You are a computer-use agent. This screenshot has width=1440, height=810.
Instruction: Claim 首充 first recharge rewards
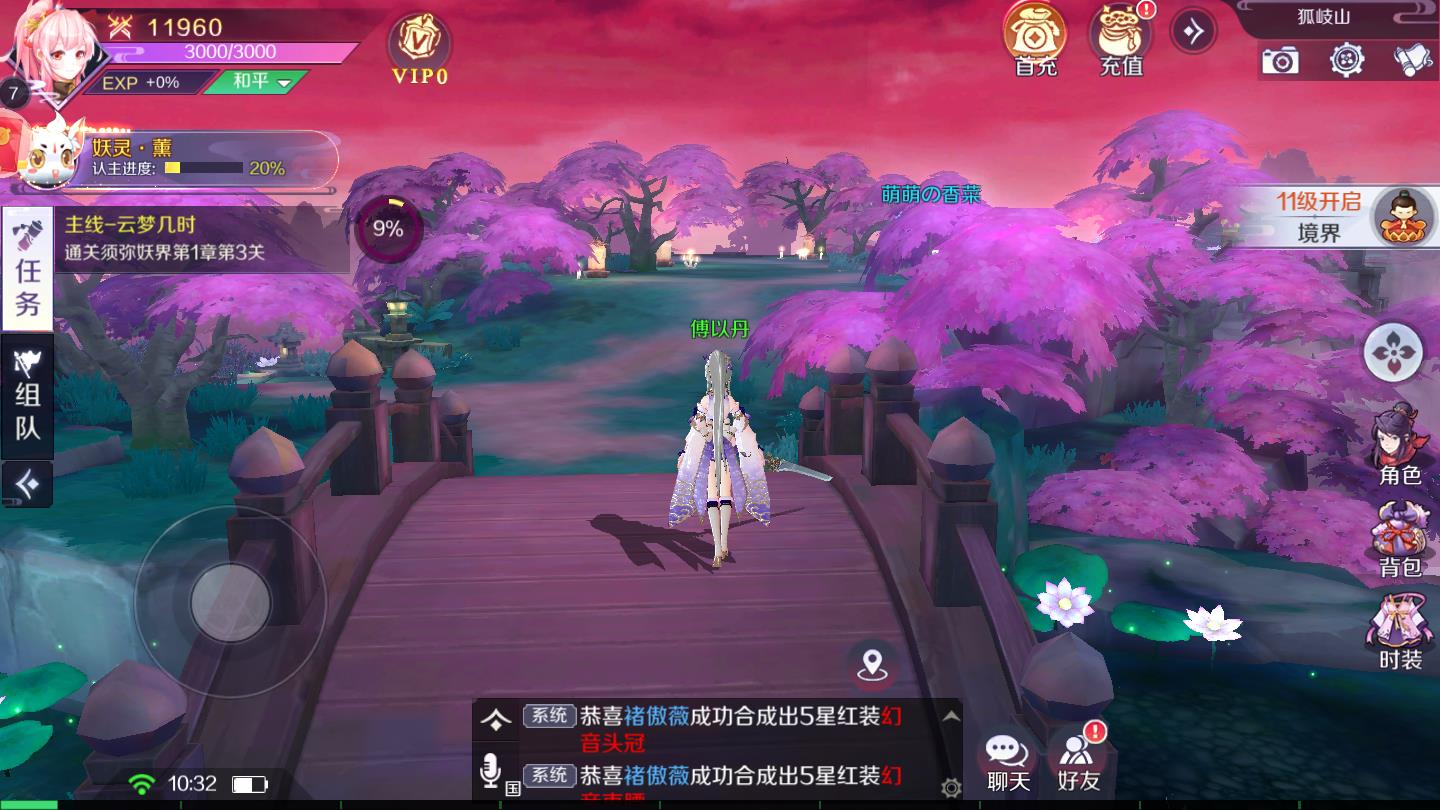[1036, 40]
